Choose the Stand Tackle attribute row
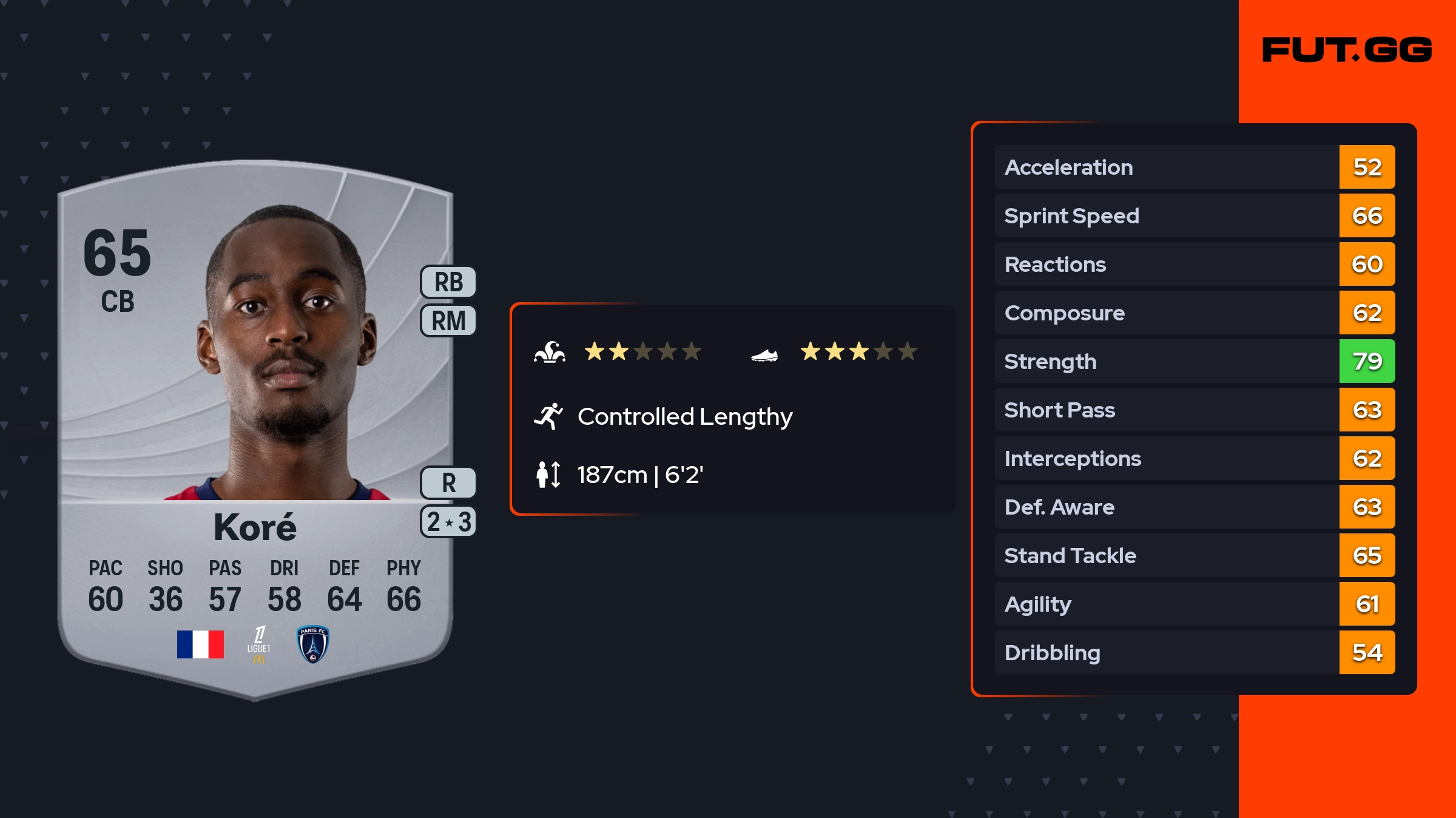Image resolution: width=1456 pixels, height=818 pixels. (1194, 555)
